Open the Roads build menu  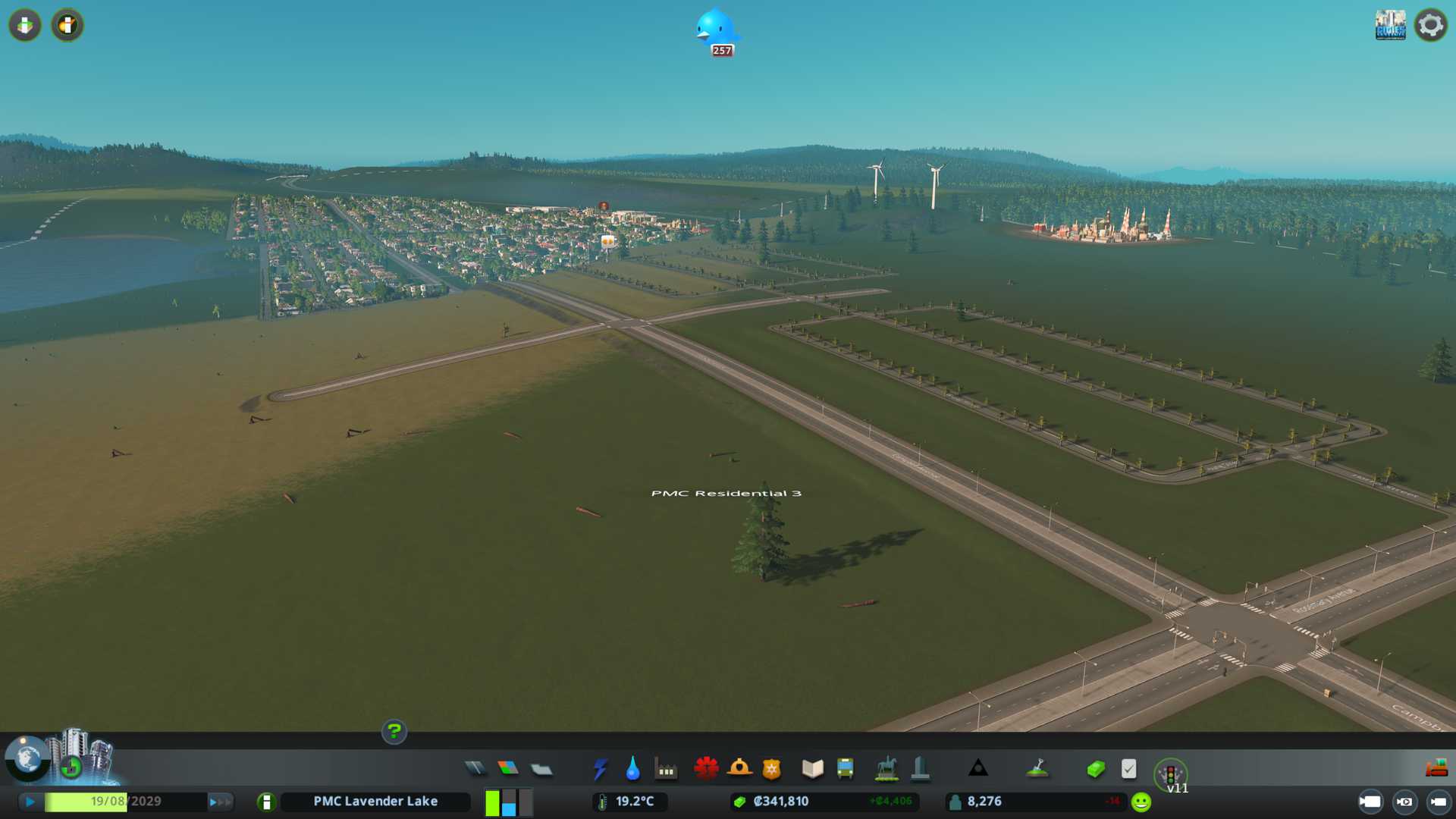pos(475,769)
